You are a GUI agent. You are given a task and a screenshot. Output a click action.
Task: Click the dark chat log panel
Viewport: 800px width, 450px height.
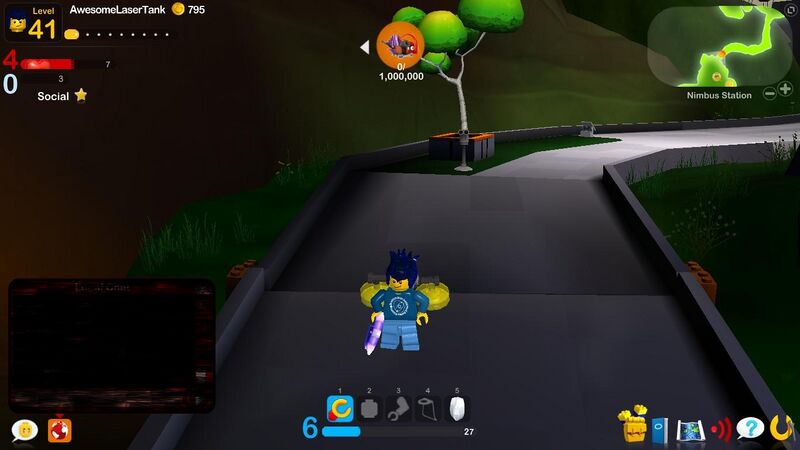(x=112, y=345)
